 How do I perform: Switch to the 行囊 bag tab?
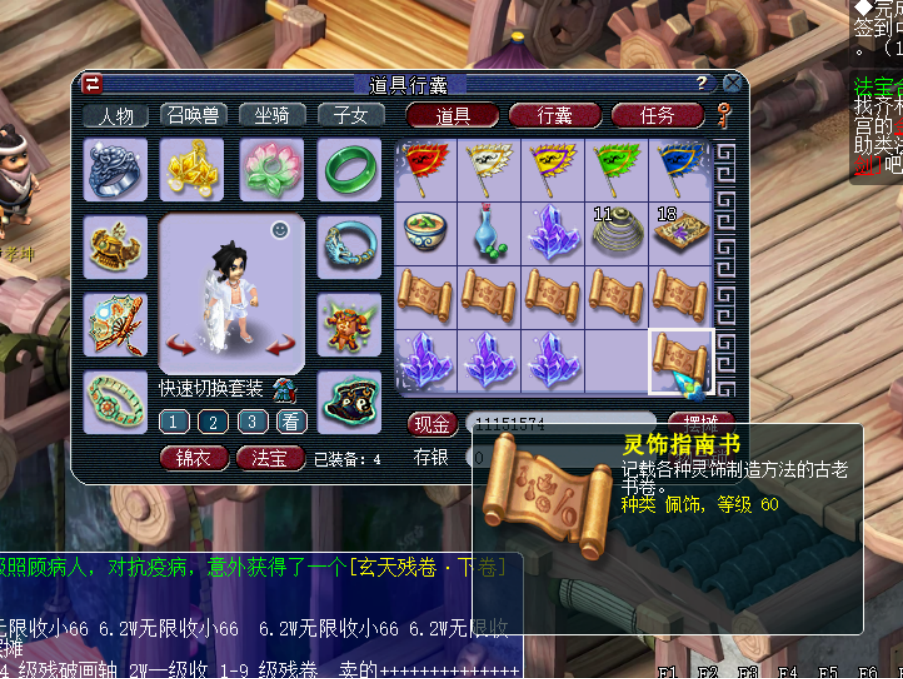click(555, 116)
